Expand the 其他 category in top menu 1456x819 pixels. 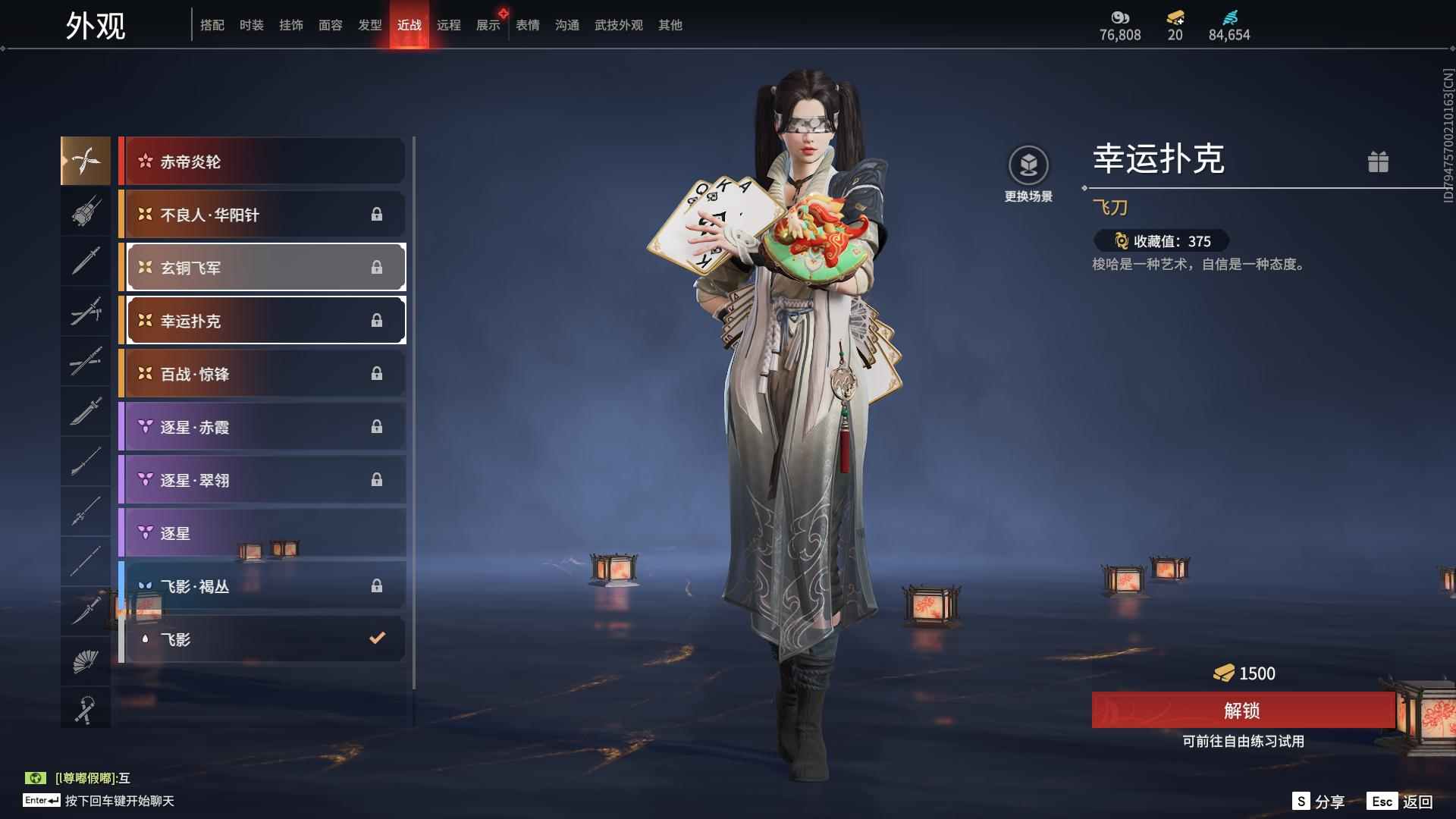pyautogui.click(x=670, y=24)
